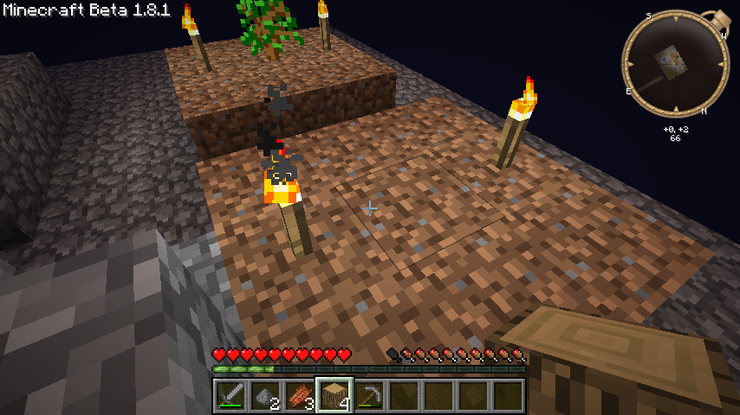The image size is (740, 415).
Task: Equip the pickaxe from the hotbar
Action: 371,395
